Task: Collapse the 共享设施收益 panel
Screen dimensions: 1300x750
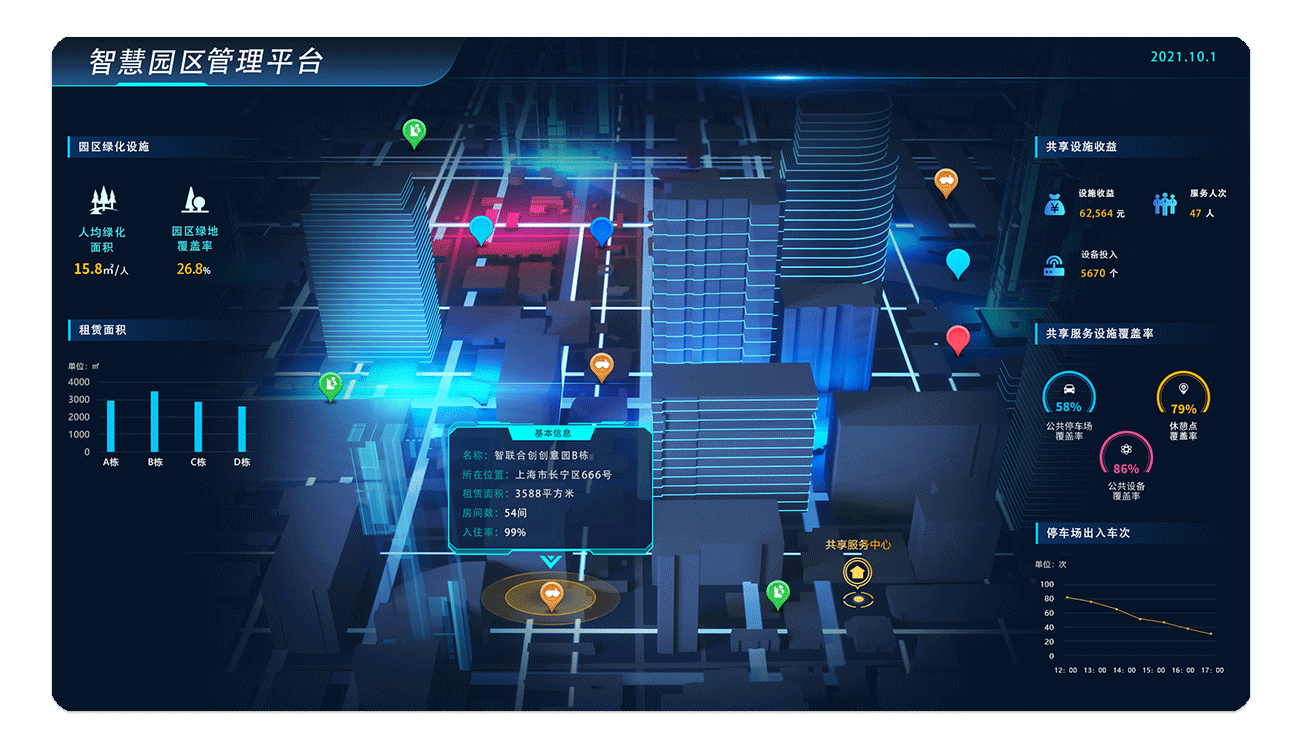Action: click(x=1083, y=146)
